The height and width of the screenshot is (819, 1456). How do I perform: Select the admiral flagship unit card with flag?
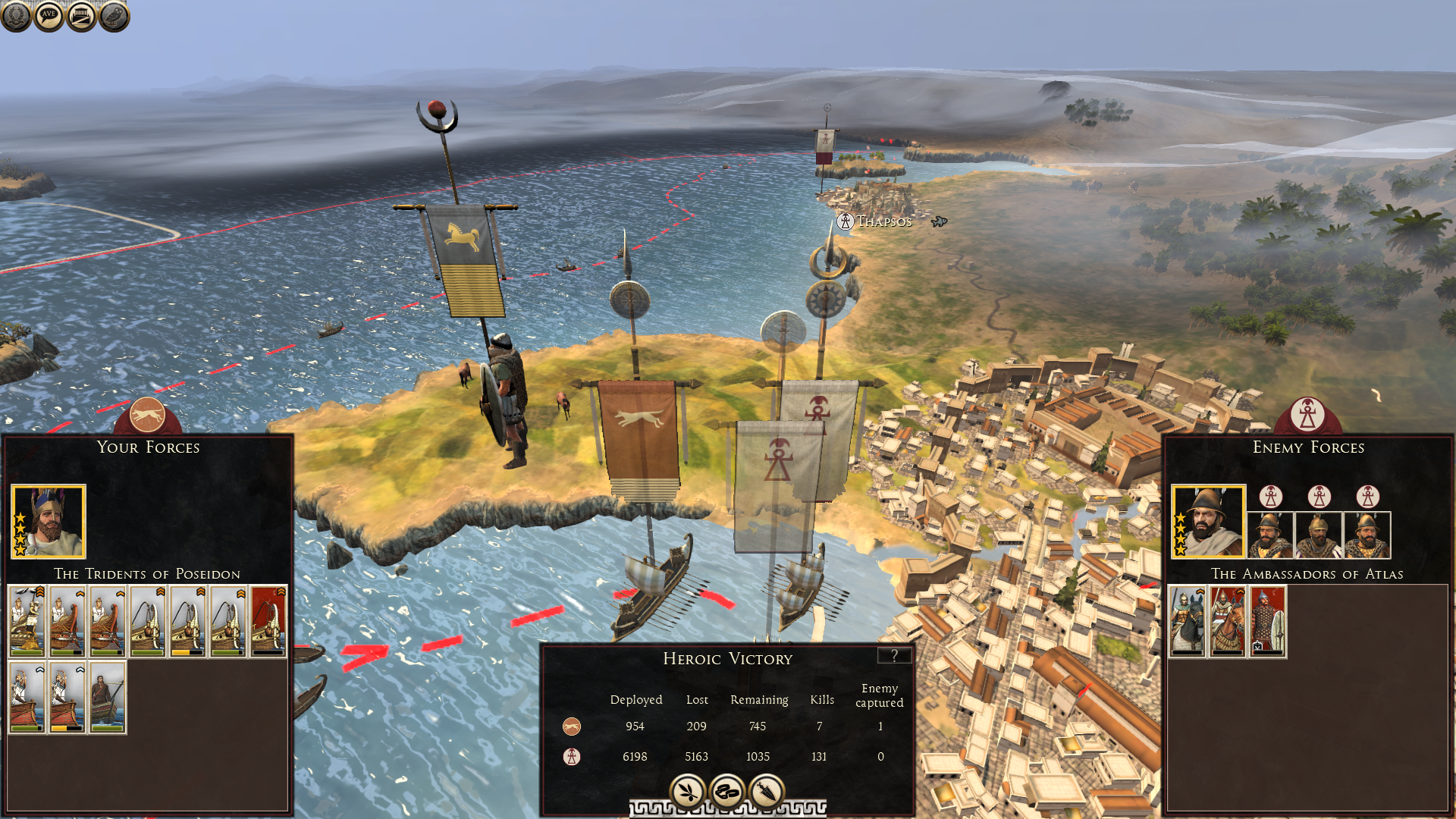pyautogui.click(x=27, y=621)
